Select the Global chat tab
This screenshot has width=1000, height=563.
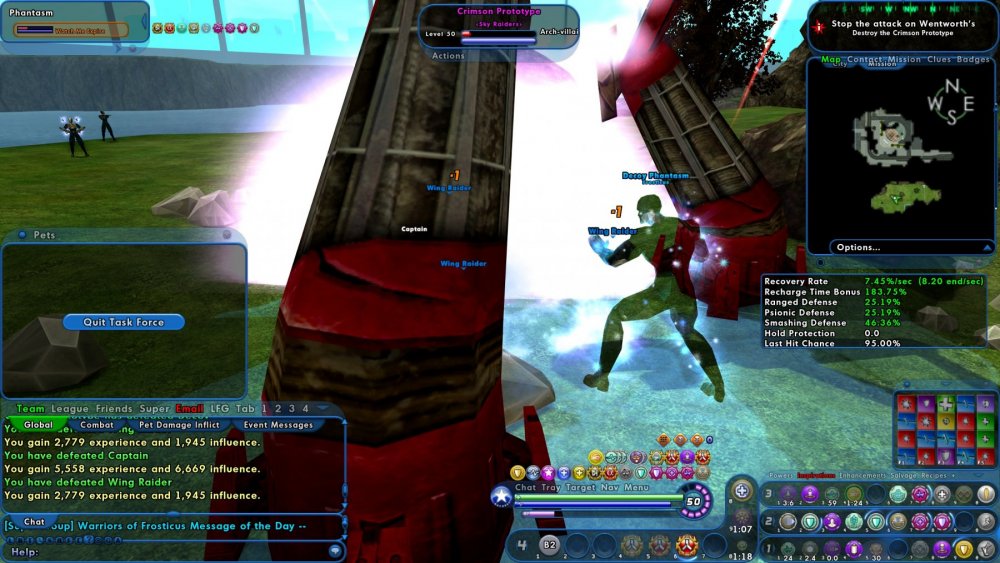[x=38, y=425]
